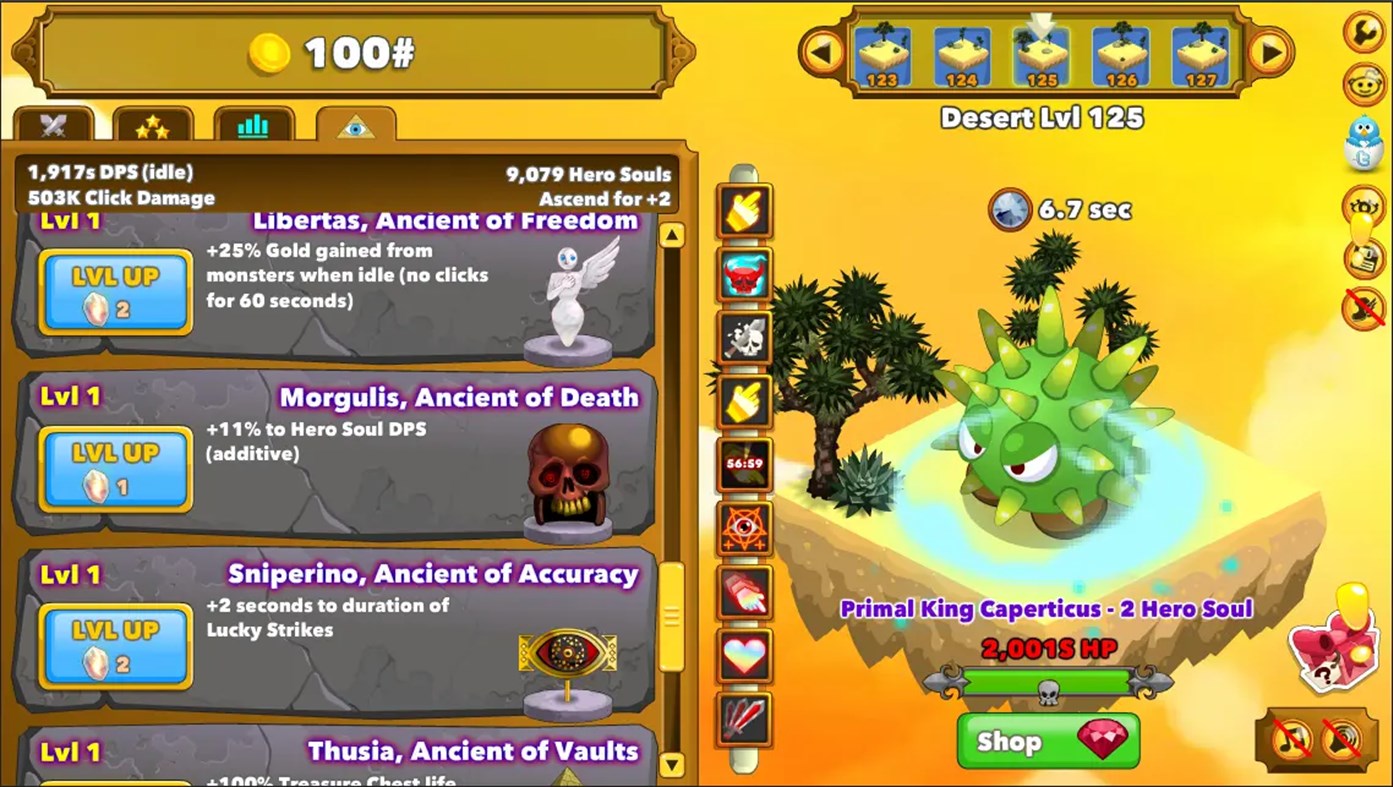Open the statistics chart tab
Image resolution: width=1393 pixels, height=787 pixels.
click(x=255, y=124)
